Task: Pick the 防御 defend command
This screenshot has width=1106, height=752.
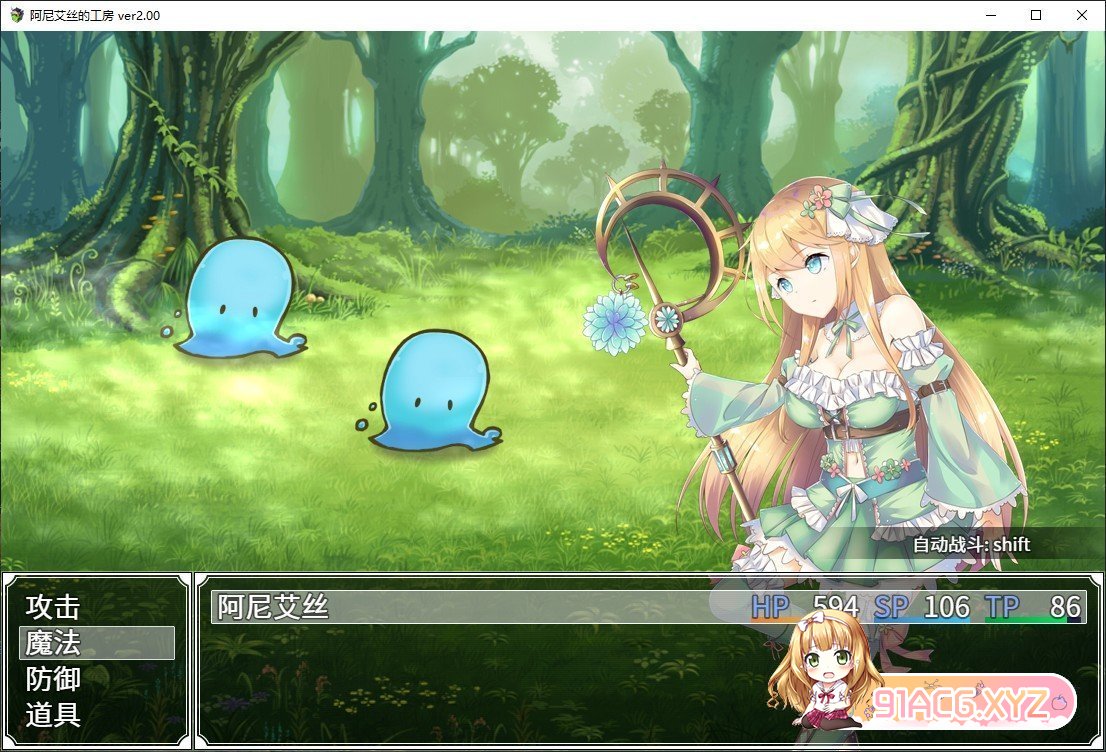Action: coord(53,679)
